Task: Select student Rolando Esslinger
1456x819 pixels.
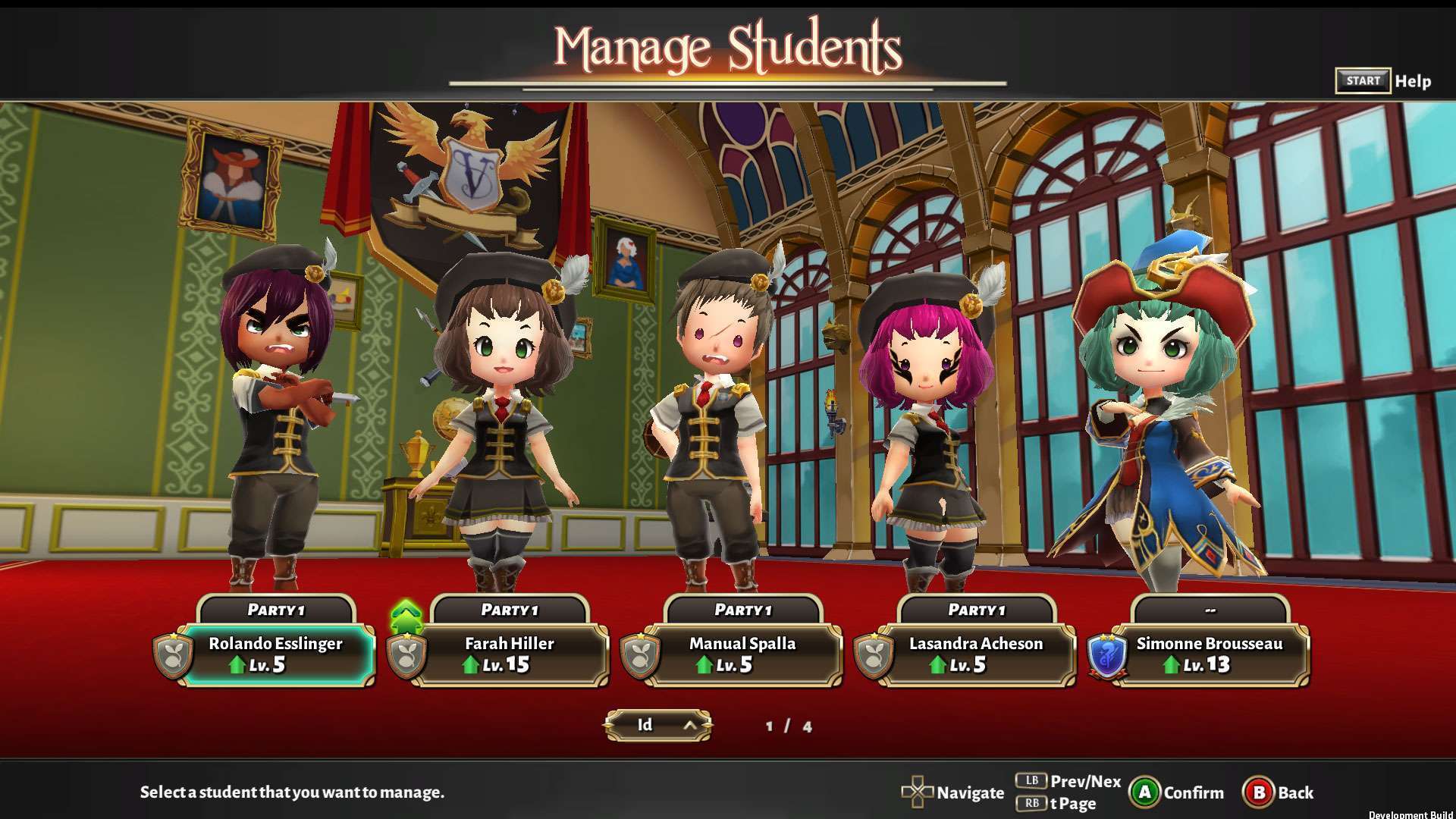Action: pyautogui.click(x=277, y=654)
